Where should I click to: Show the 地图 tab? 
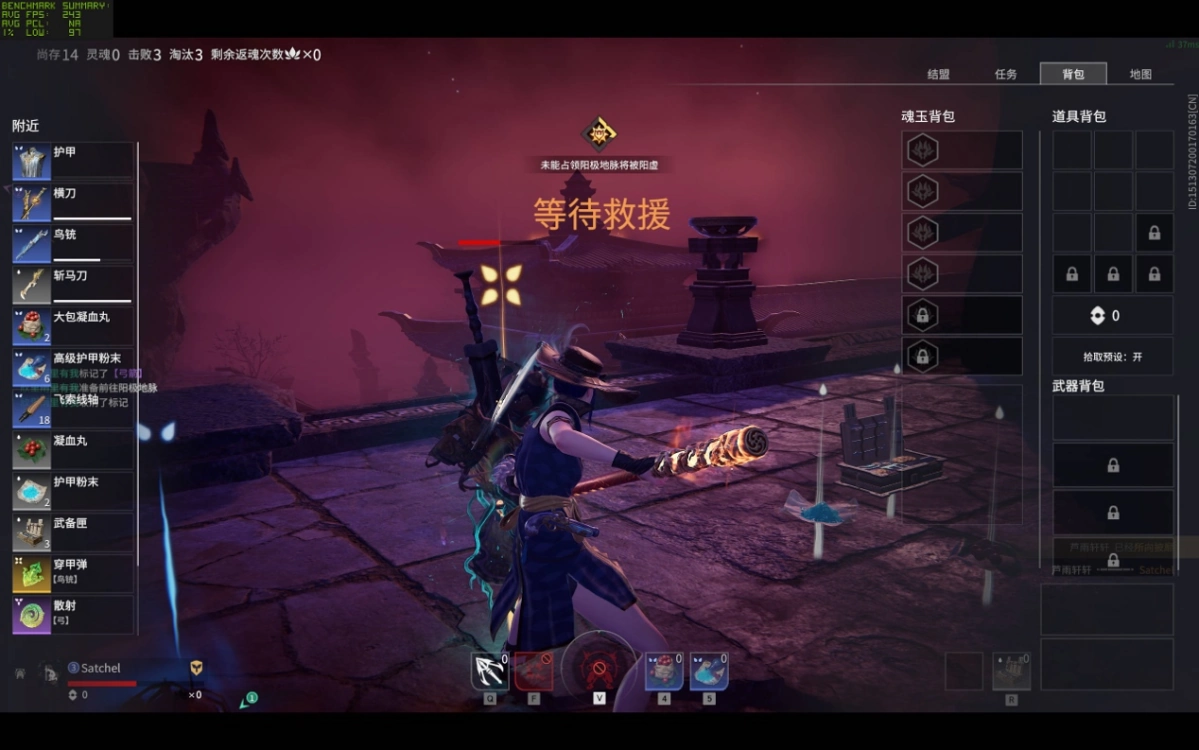point(1140,74)
